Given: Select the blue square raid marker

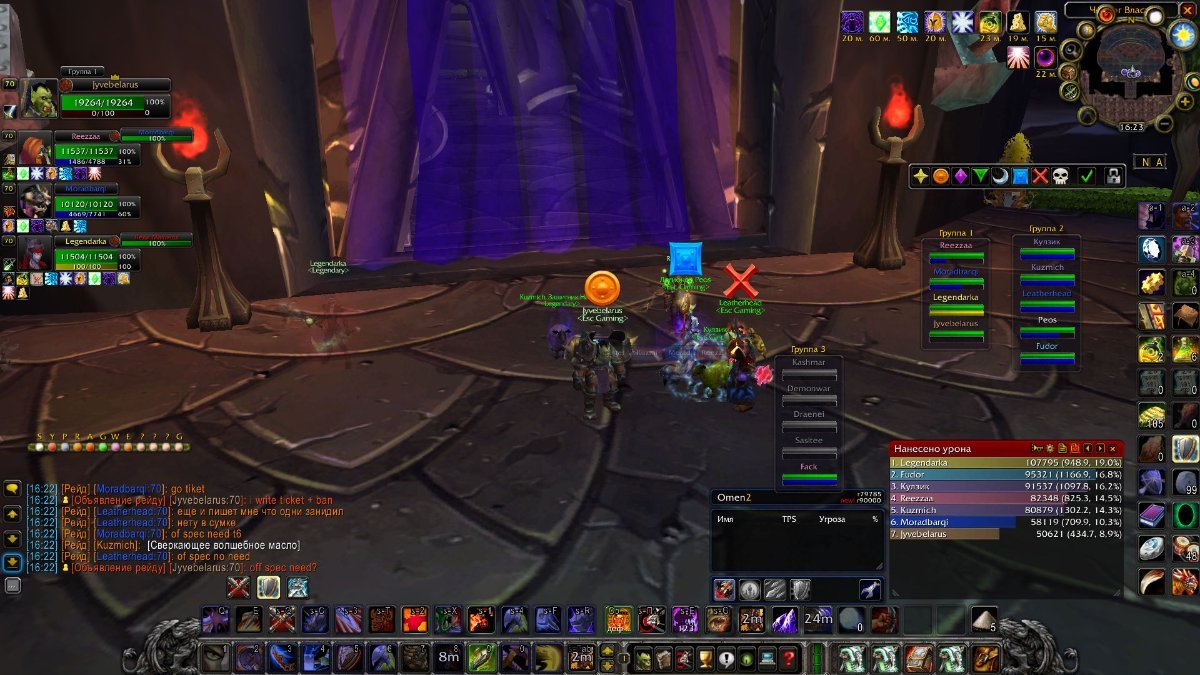Looking at the screenshot, I should [x=1021, y=176].
